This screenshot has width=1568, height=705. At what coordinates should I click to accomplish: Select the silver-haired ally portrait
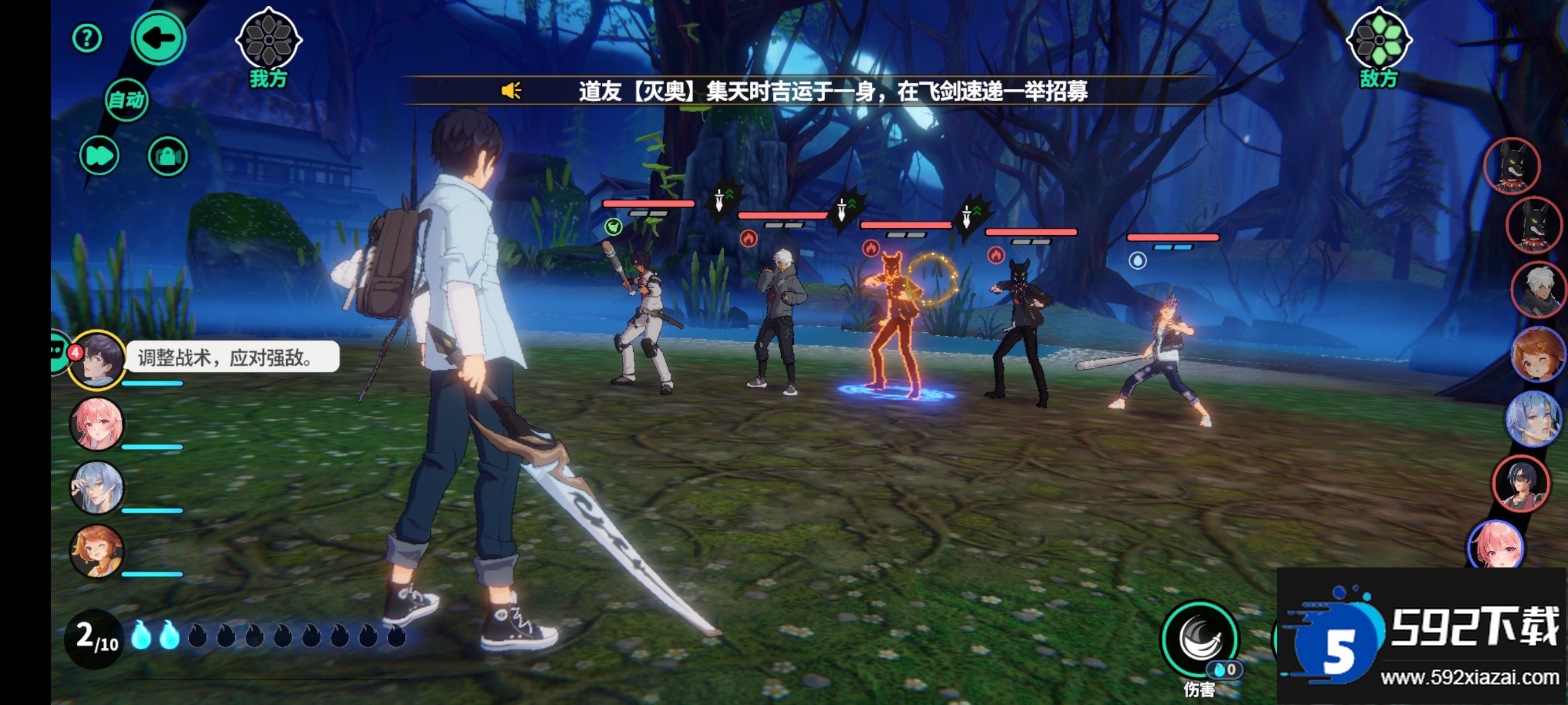coord(97,487)
